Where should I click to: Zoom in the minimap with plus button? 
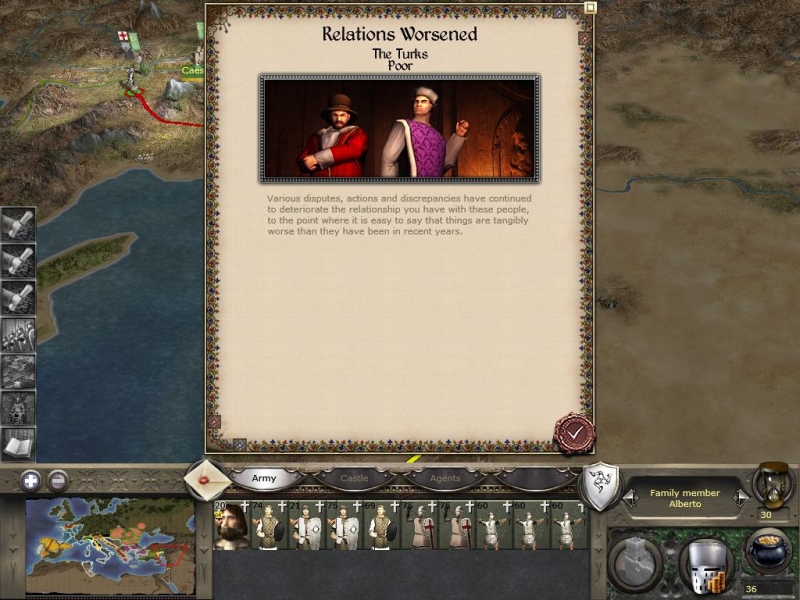(x=31, y=480)
